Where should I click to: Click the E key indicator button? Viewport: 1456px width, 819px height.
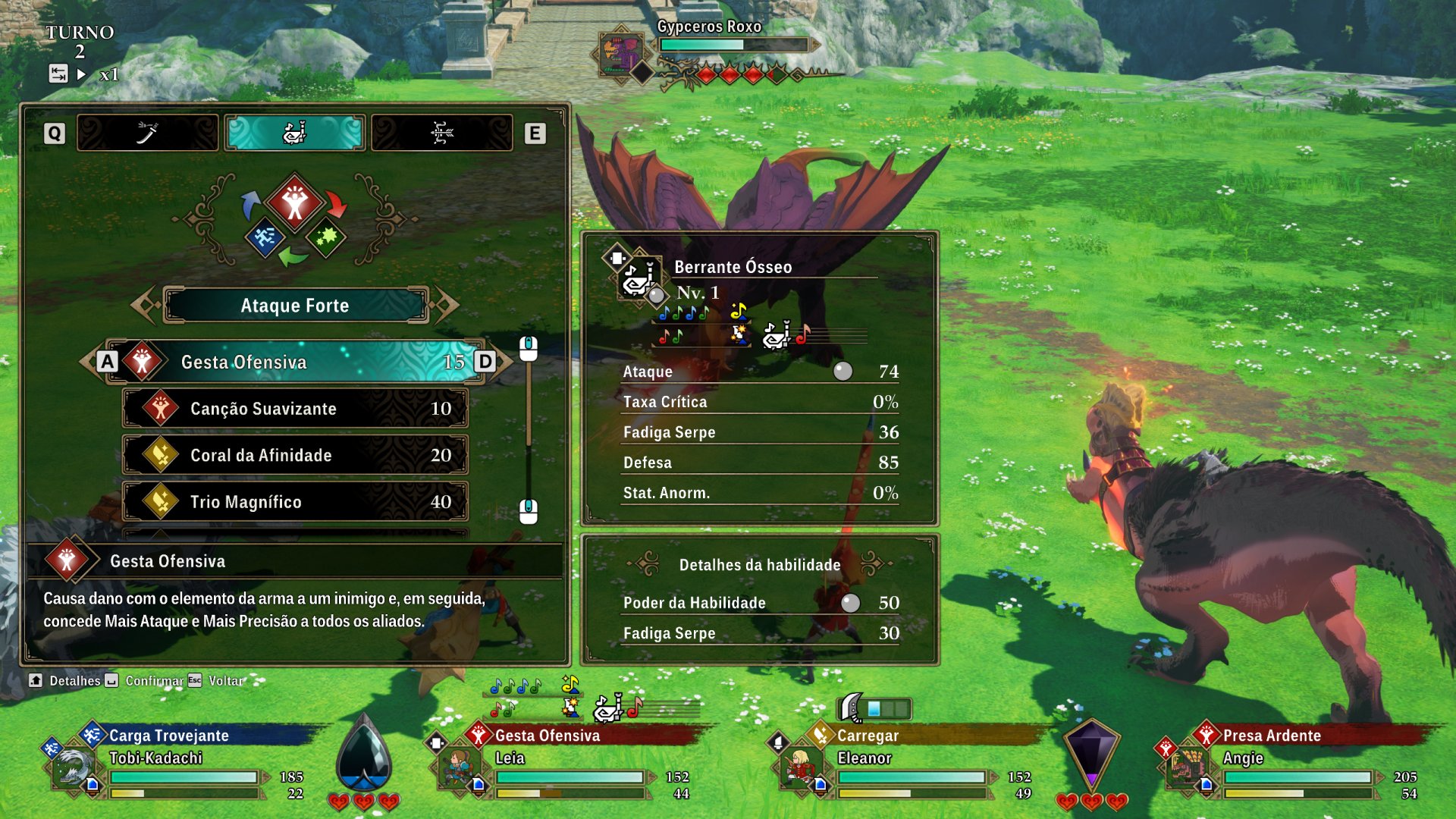point(536,132)
